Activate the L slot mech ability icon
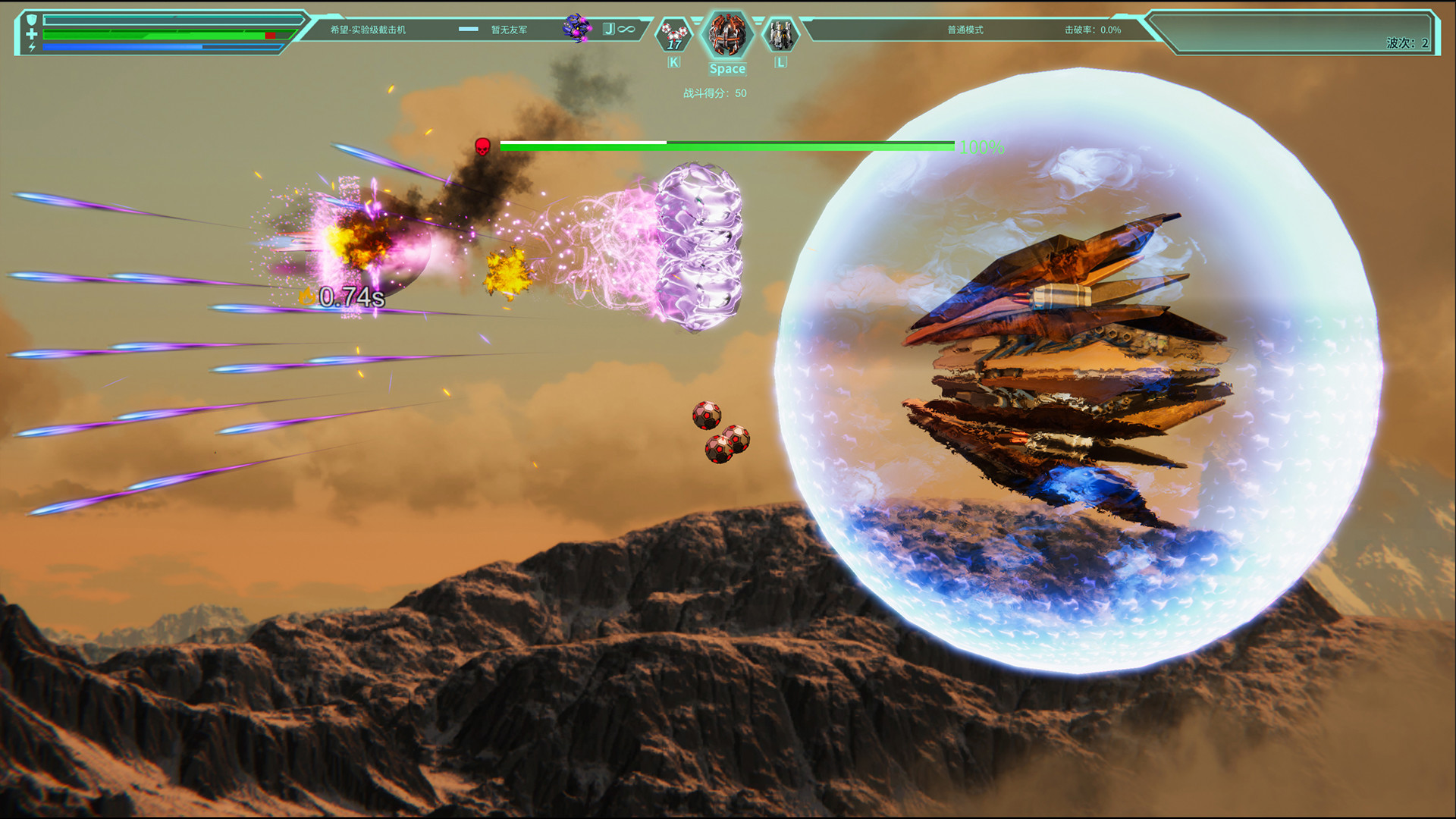 click(x=779, y=35)
